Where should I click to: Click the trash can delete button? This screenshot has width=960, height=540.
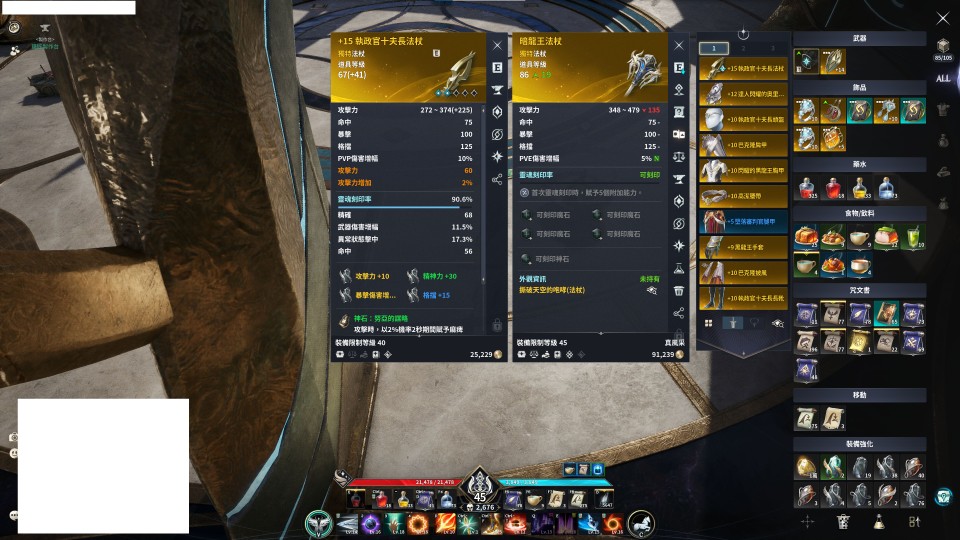point(844,521)
